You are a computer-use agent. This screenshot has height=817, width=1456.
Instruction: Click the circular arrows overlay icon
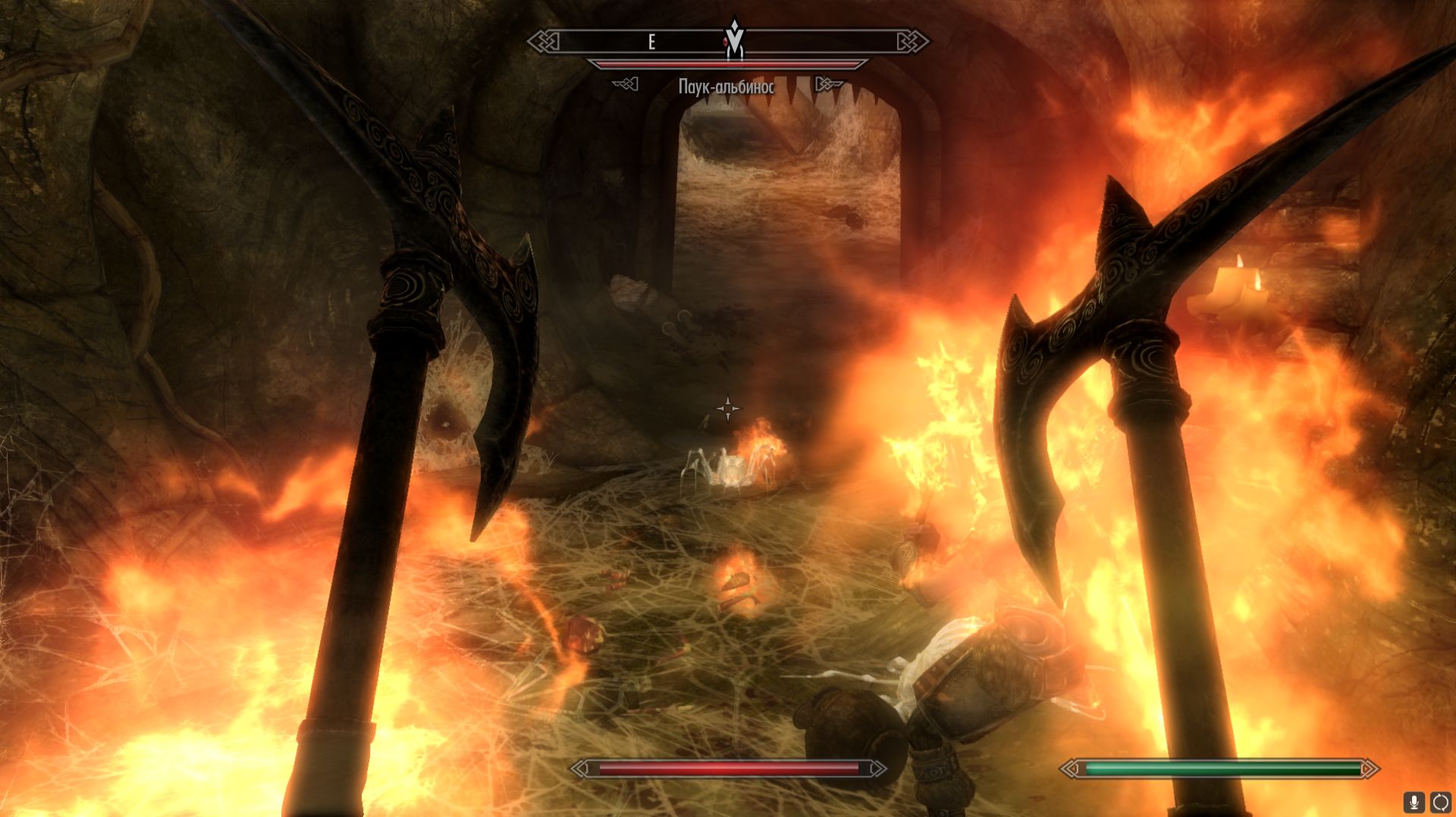coord(1440,802)
